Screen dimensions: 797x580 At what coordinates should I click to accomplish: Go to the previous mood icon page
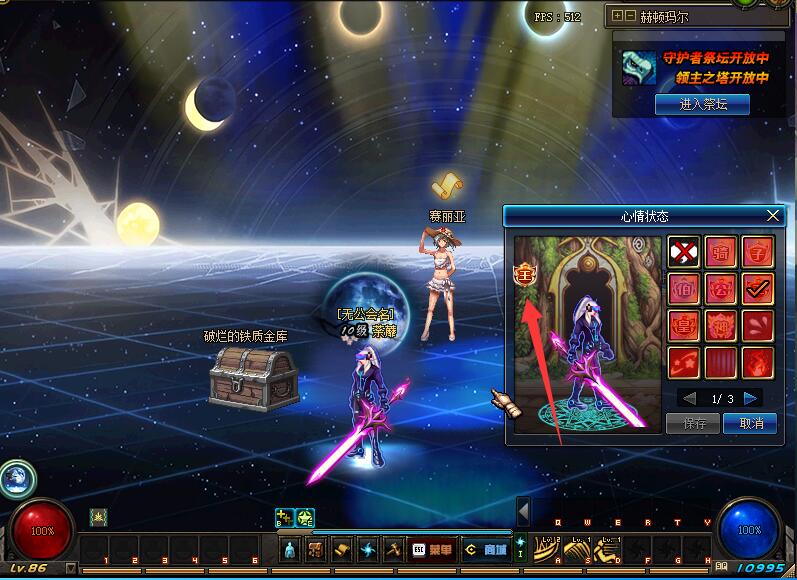[688, 398]
